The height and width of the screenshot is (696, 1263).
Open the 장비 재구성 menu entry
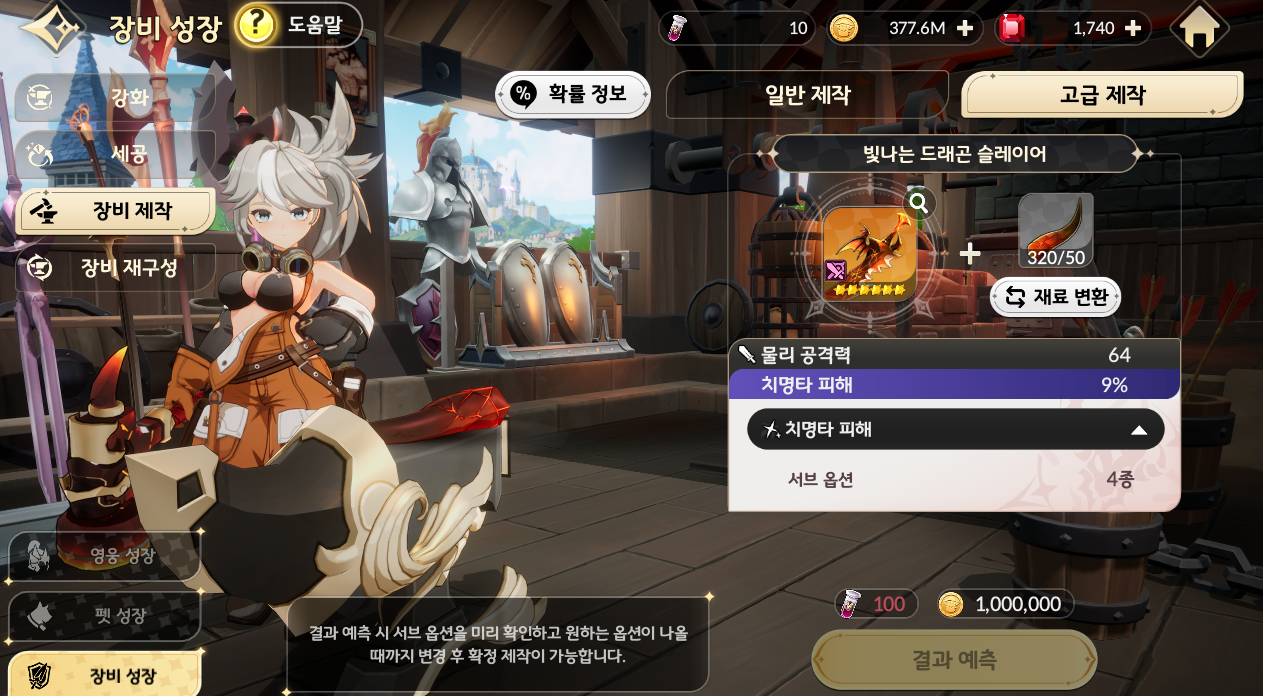coord(115,267)
